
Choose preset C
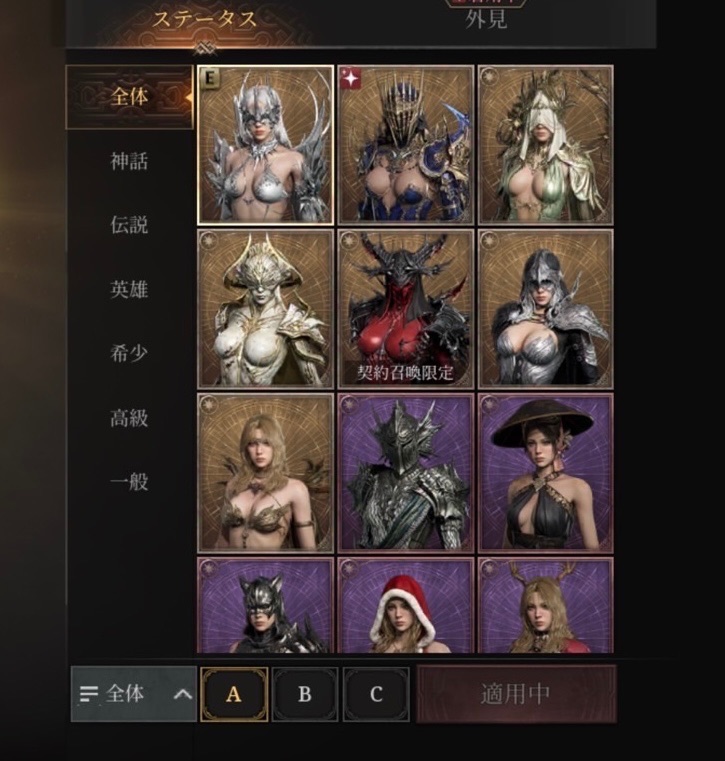376,694
